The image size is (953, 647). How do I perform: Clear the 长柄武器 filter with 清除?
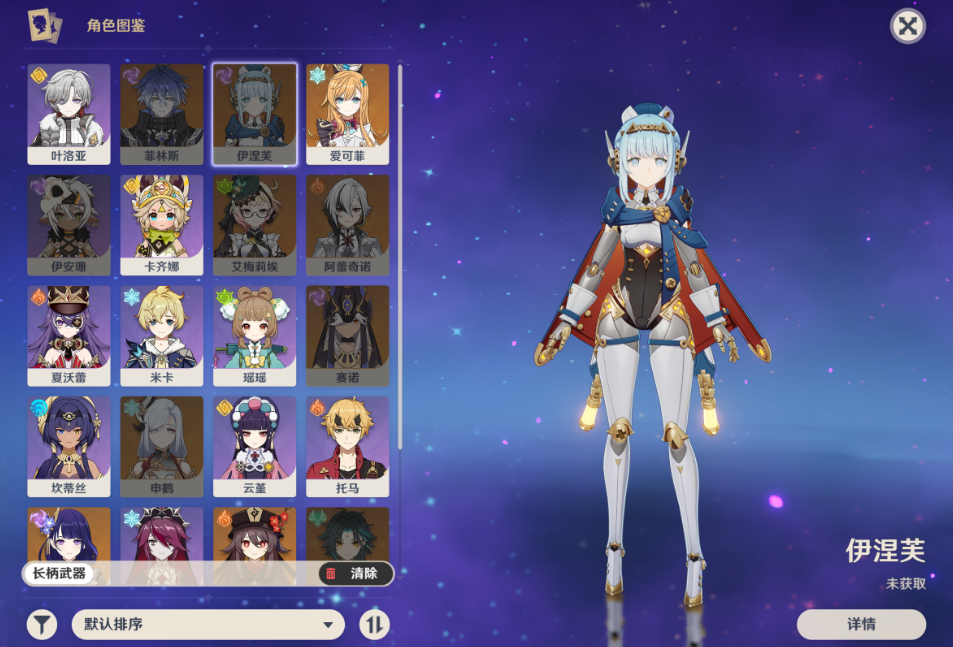point(355,574)
